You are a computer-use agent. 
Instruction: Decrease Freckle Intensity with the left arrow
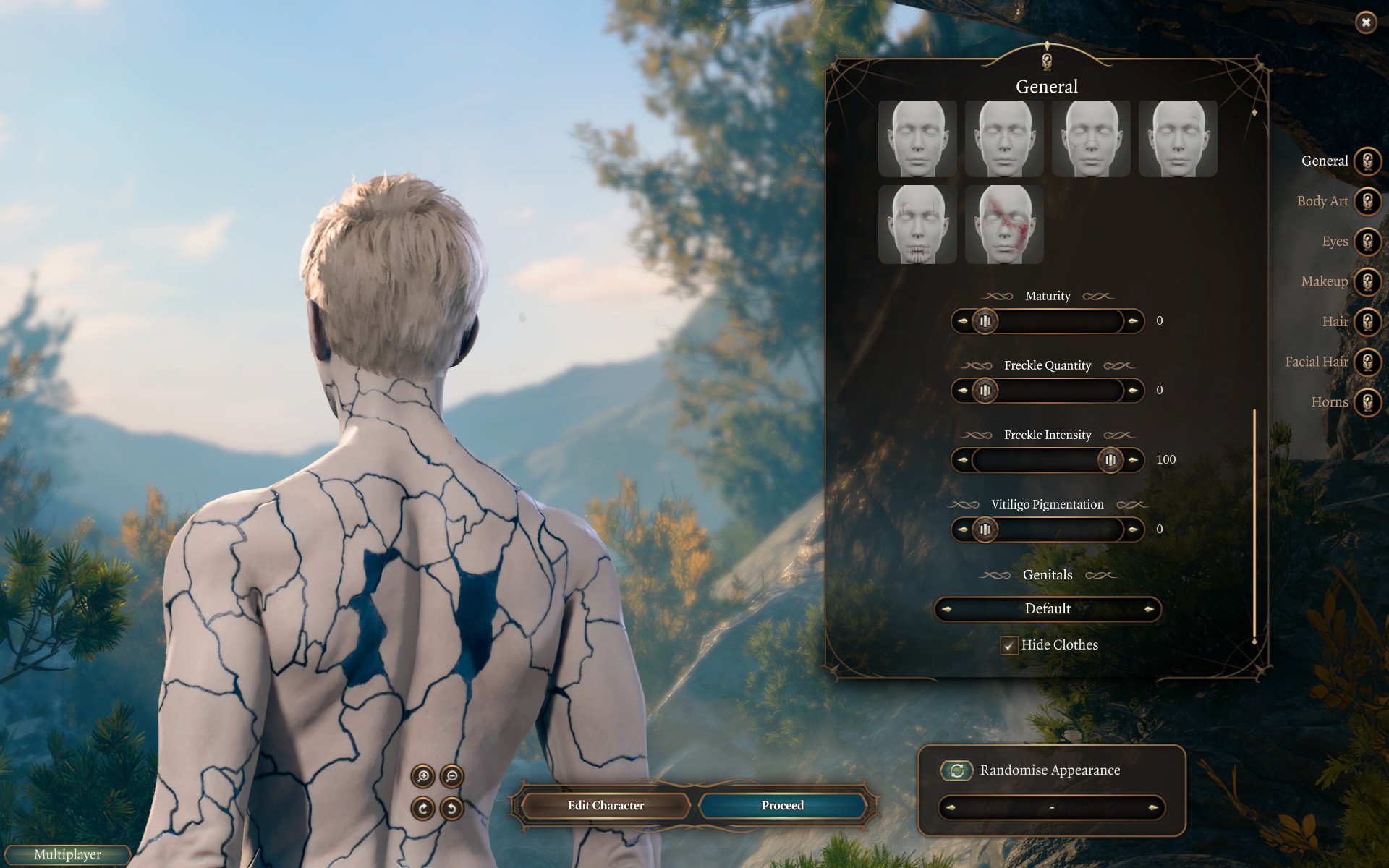[x=962, y=459]
